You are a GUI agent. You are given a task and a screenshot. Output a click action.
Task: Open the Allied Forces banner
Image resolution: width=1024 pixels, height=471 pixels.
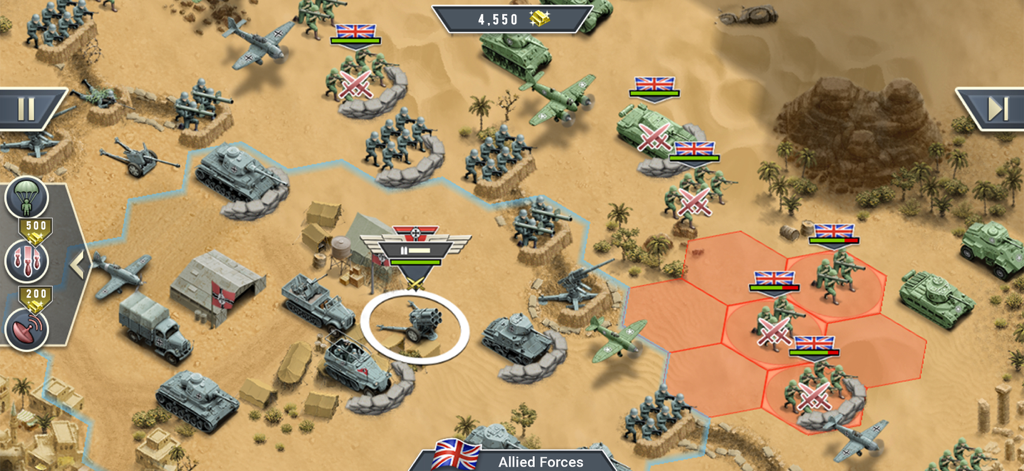524,460
